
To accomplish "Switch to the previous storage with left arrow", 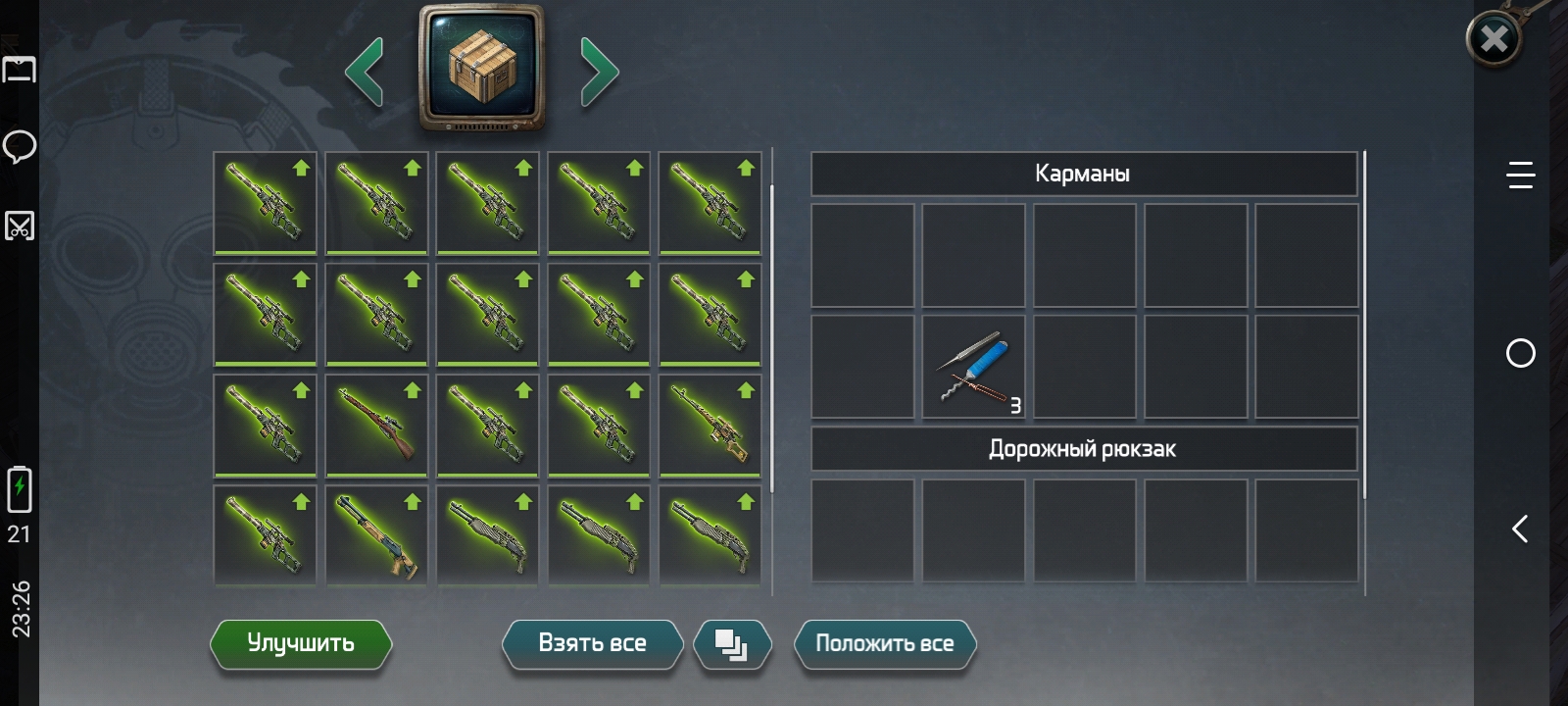I will pos(365,71).
